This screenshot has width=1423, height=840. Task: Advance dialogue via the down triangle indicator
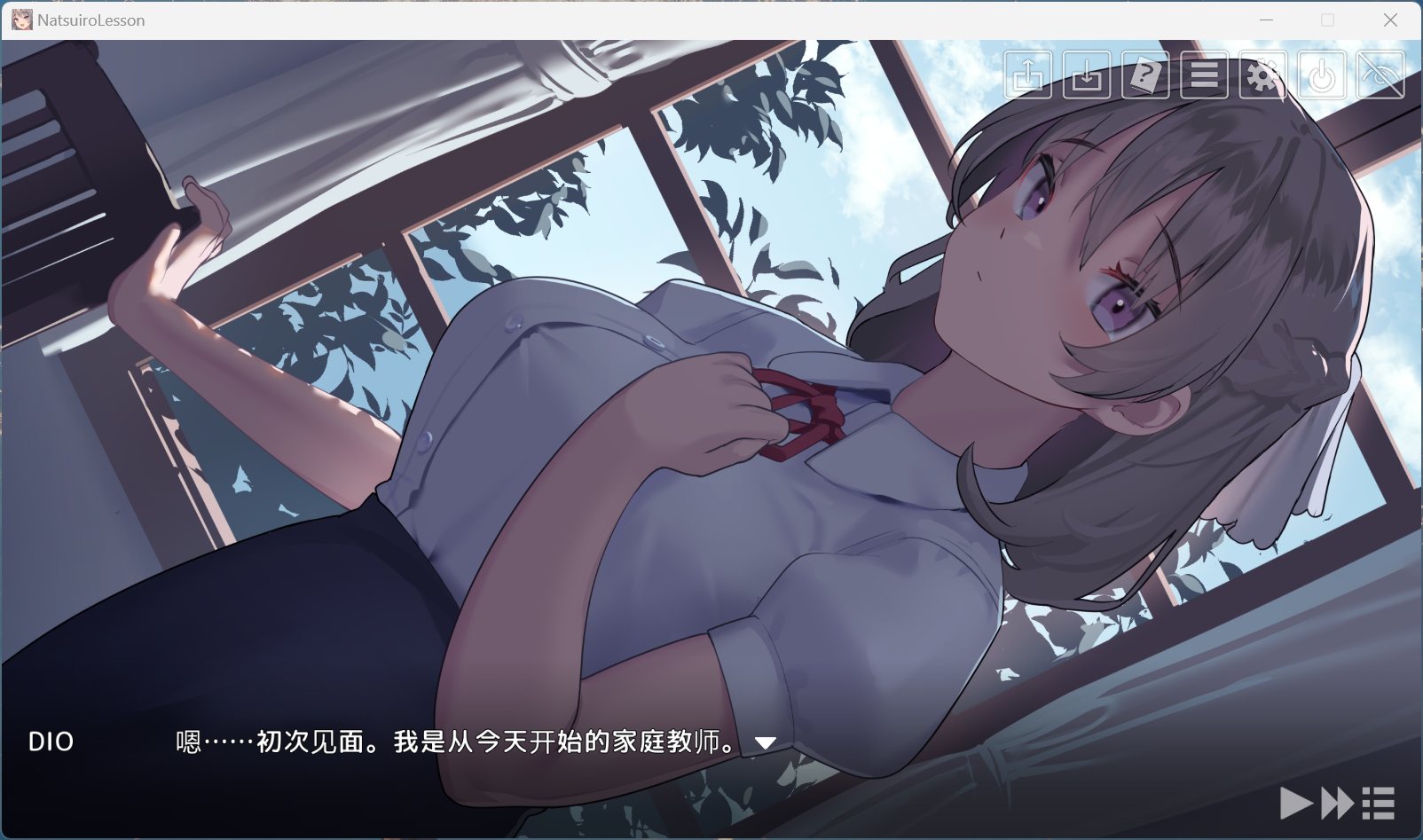765,743
